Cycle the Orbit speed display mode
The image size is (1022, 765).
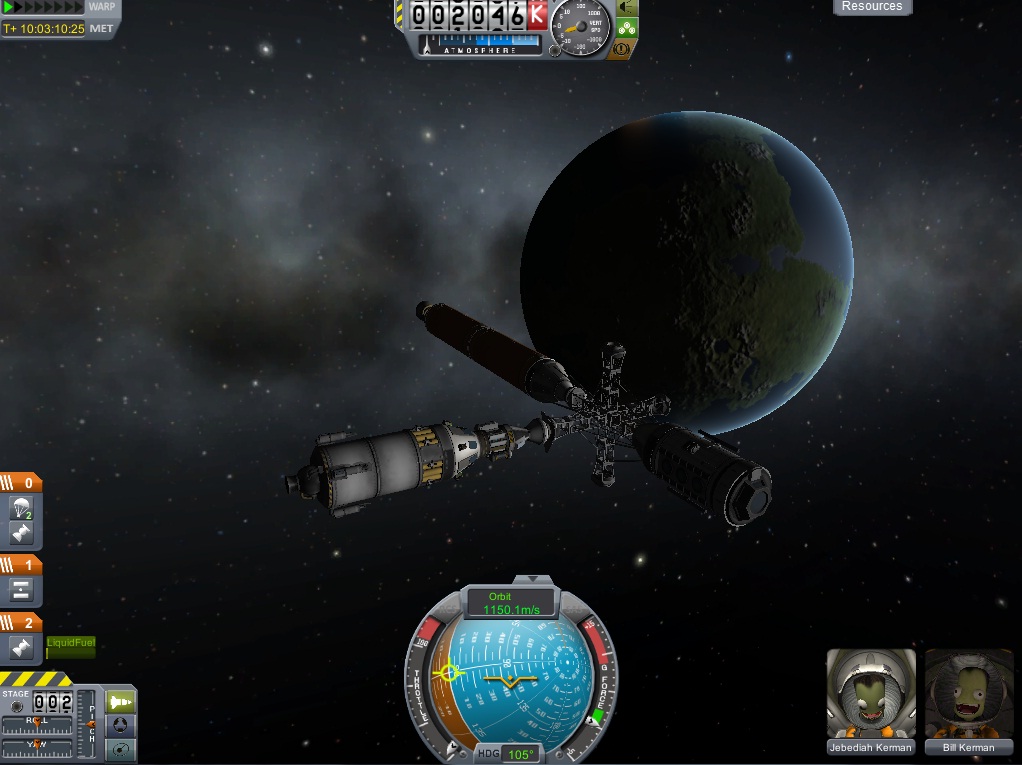point(511,603)
